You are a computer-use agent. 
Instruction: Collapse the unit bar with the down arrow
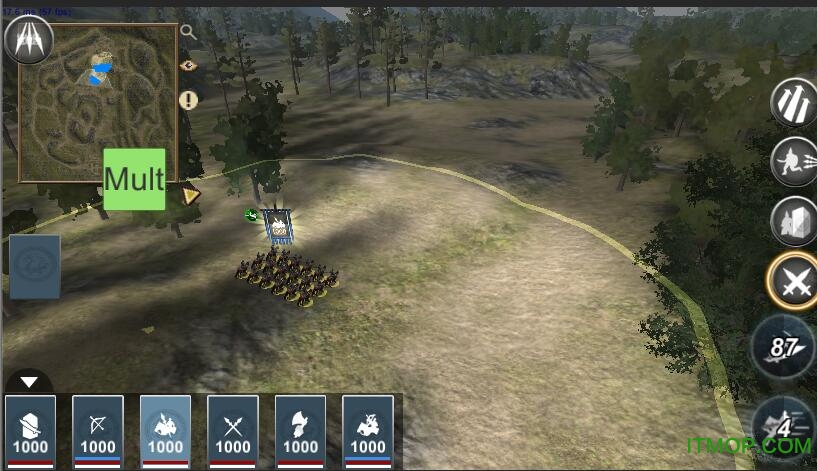click(x=30, y=382)
